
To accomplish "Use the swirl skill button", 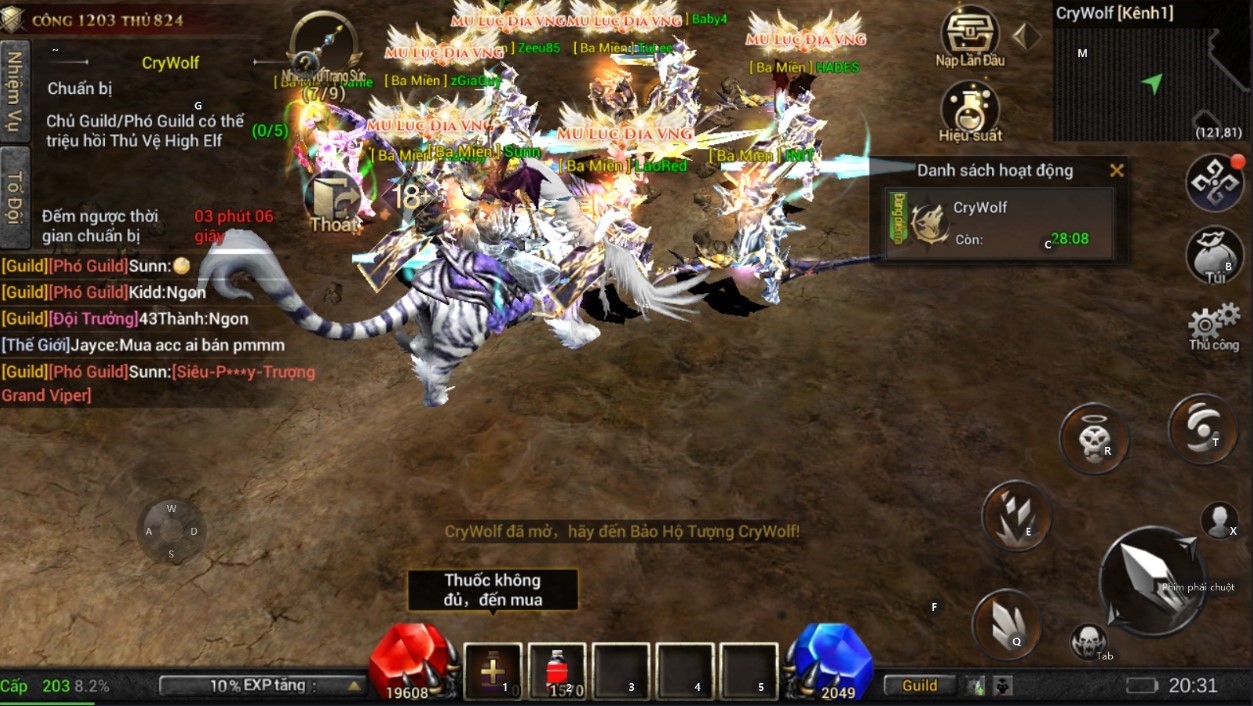I will 1203,429.
